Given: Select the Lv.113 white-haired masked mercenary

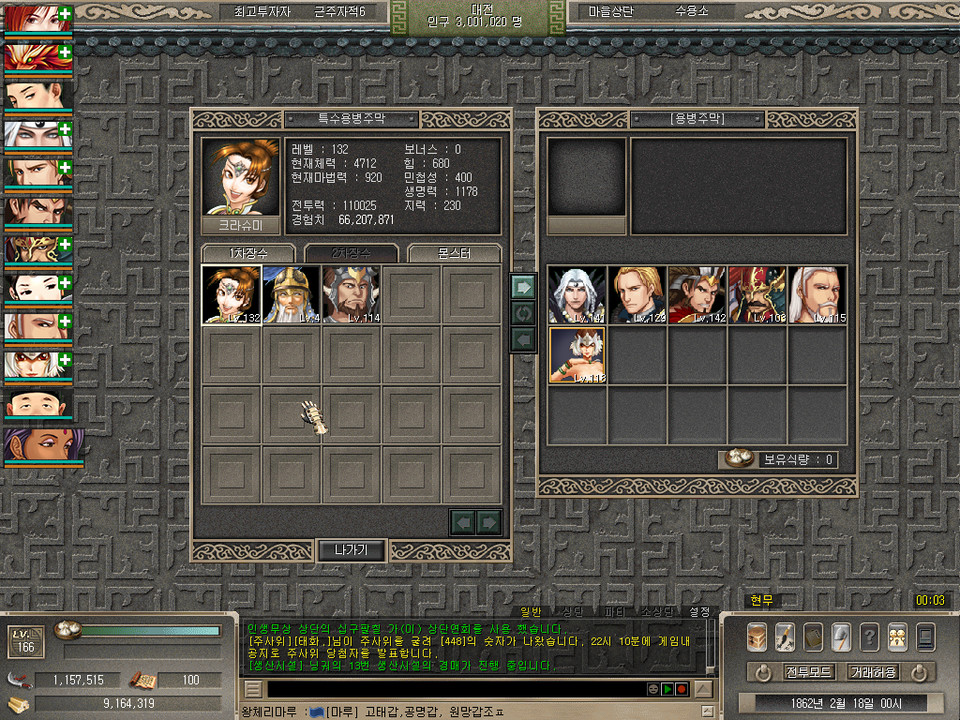Looking at the screenshot, I should pos(577,355).
